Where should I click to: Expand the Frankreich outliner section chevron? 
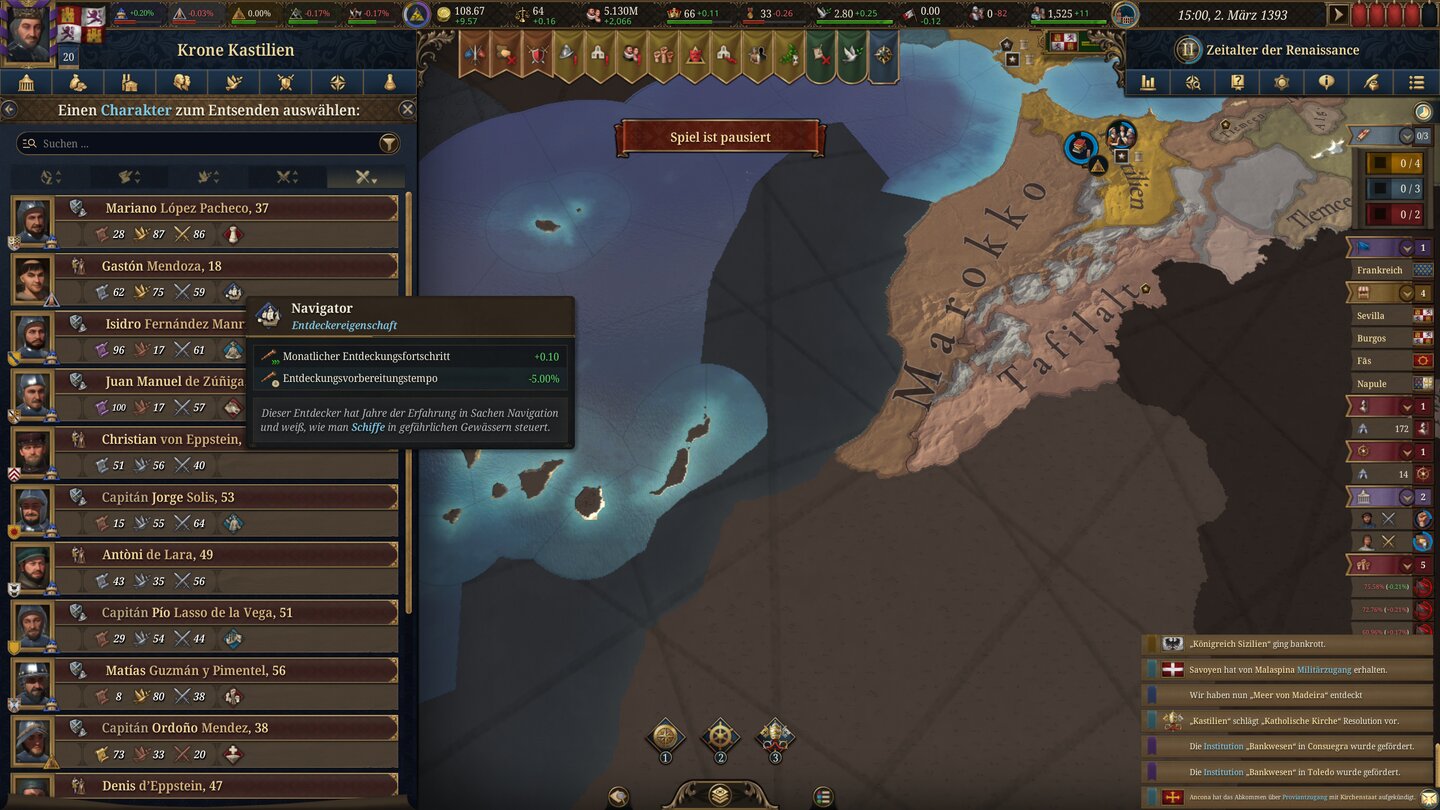(x=1405, y=247)
